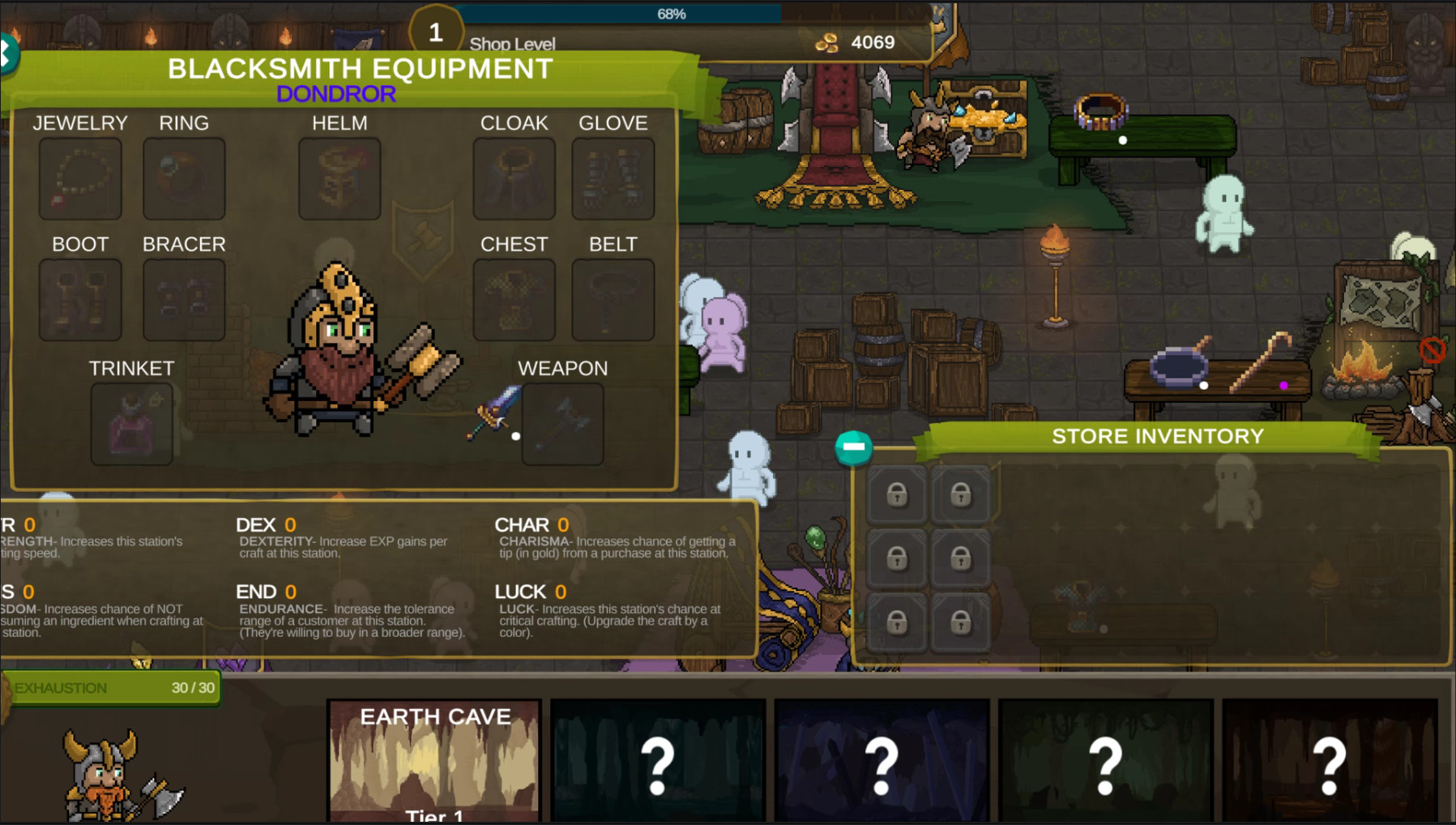The width and height of the screenshot is (1456, 825).
Task: Unlock the middle padlocked store inventory slot
Action: point(899,559)
